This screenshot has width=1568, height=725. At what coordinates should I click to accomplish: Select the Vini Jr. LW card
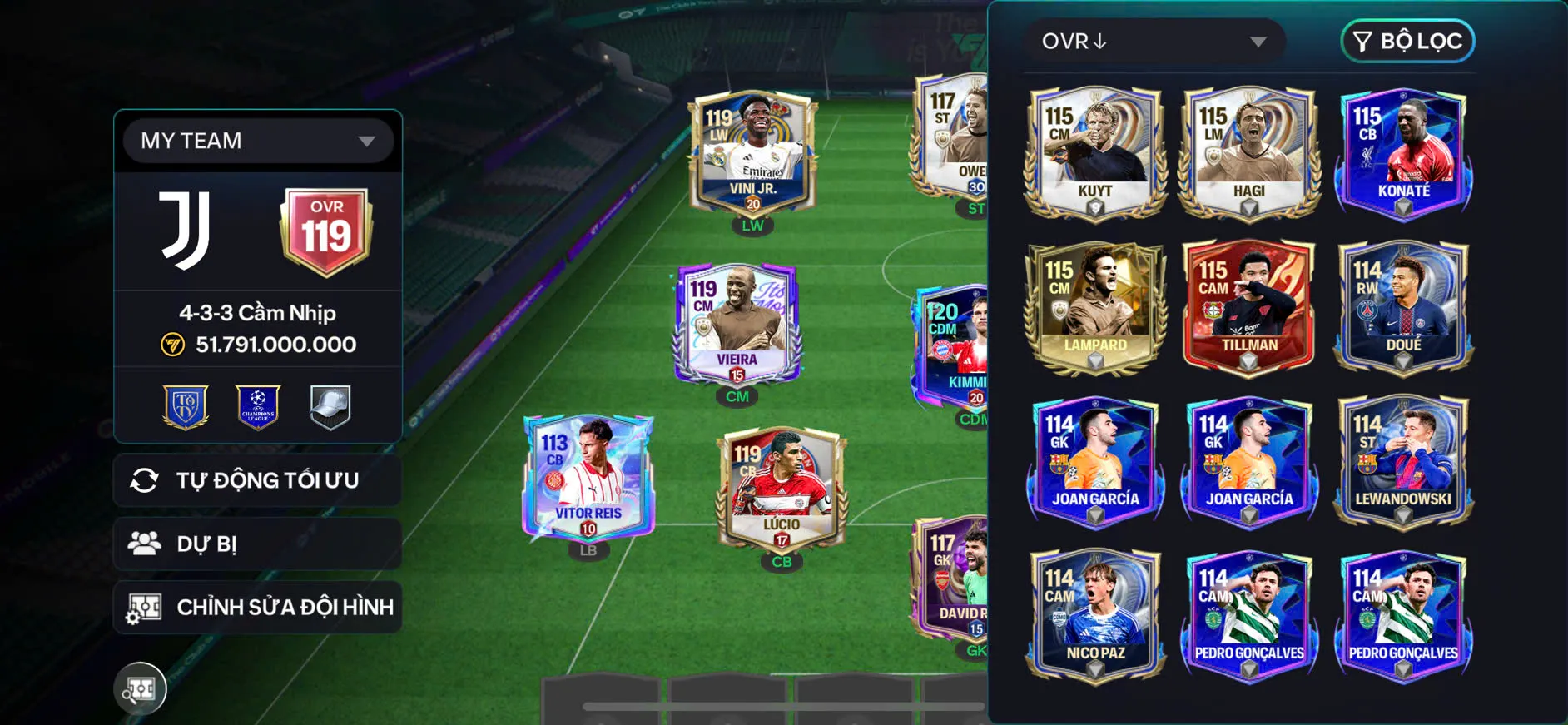(x=753, y=152)
